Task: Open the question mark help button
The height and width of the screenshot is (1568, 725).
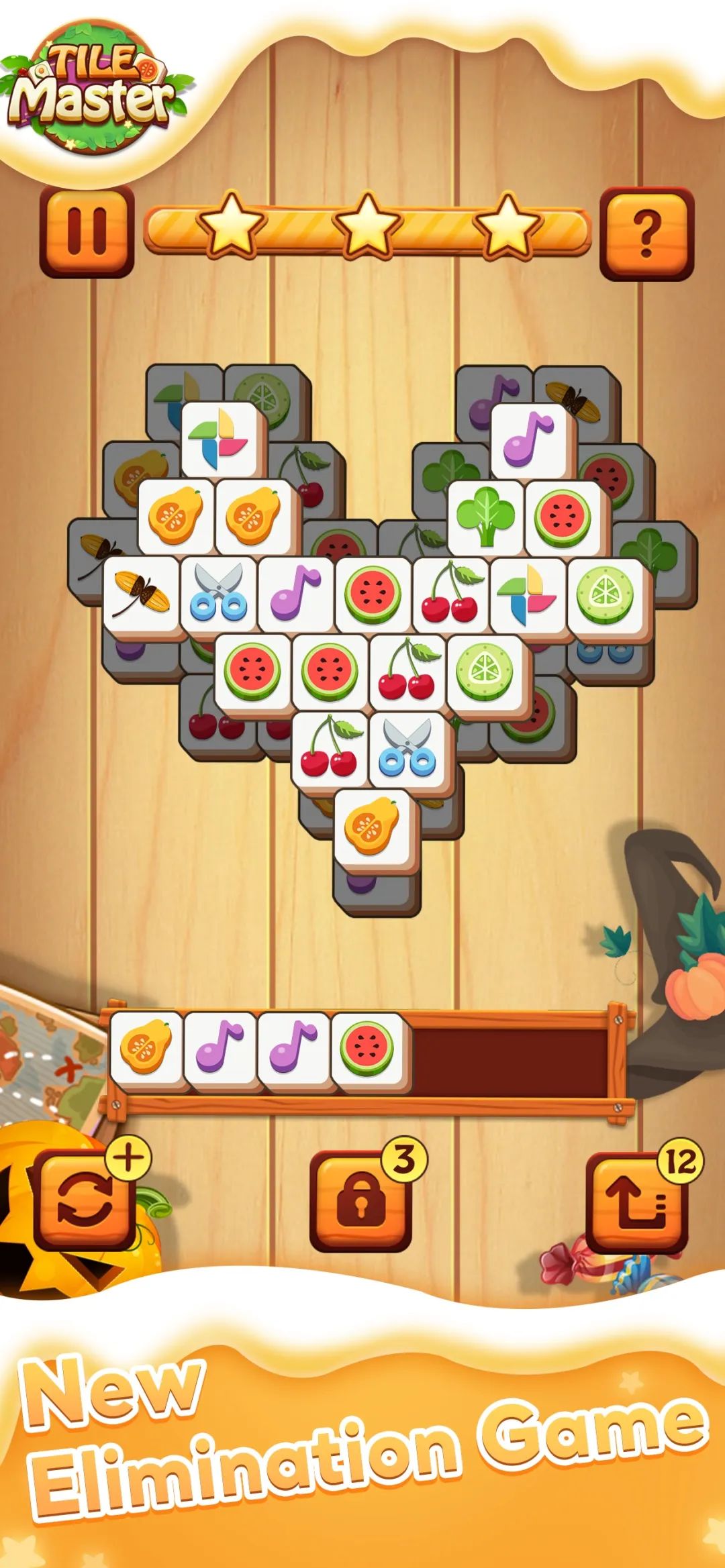Action: click(x=646, y=232)
